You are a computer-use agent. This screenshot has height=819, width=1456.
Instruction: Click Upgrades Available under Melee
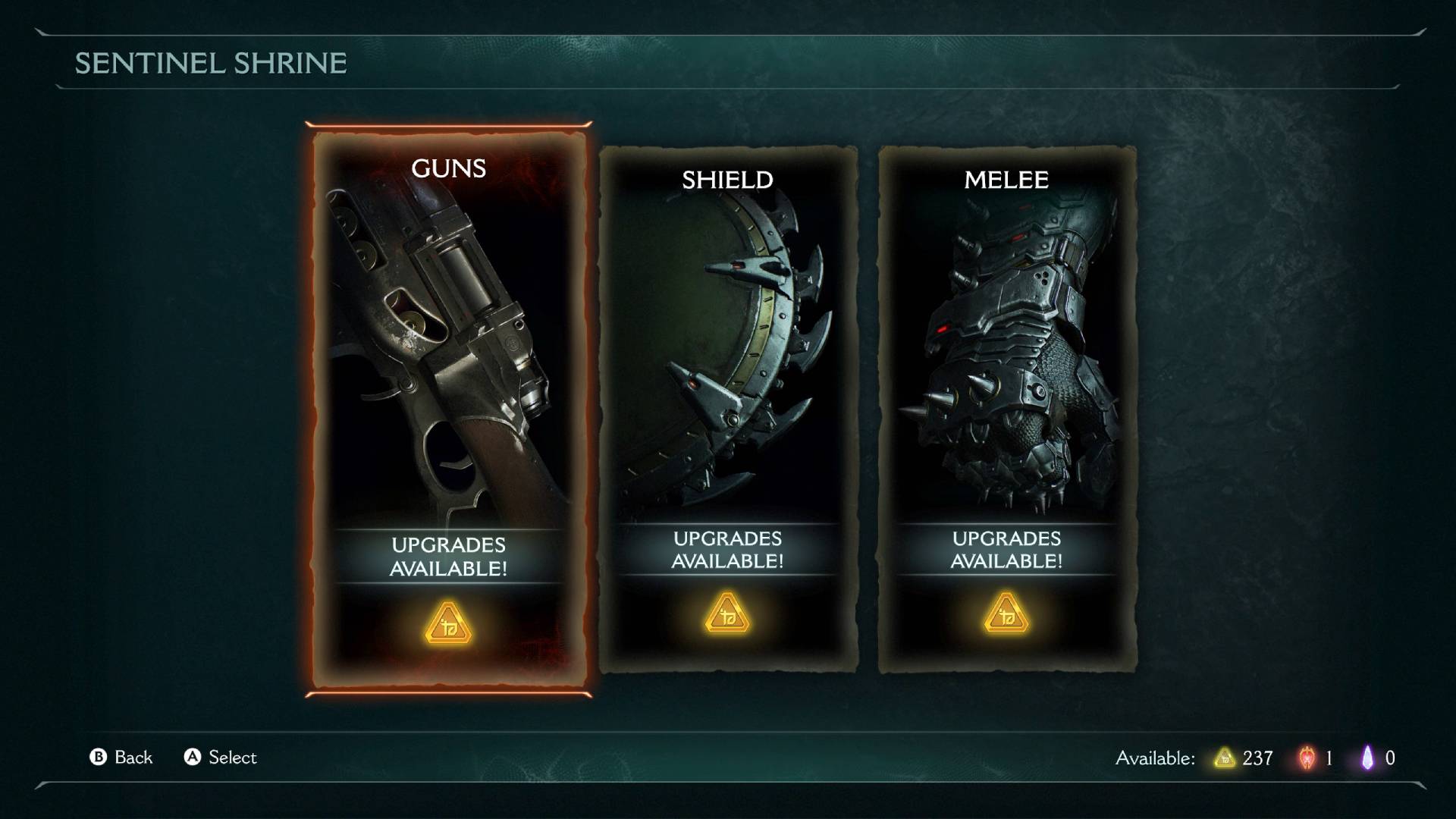1007,549
